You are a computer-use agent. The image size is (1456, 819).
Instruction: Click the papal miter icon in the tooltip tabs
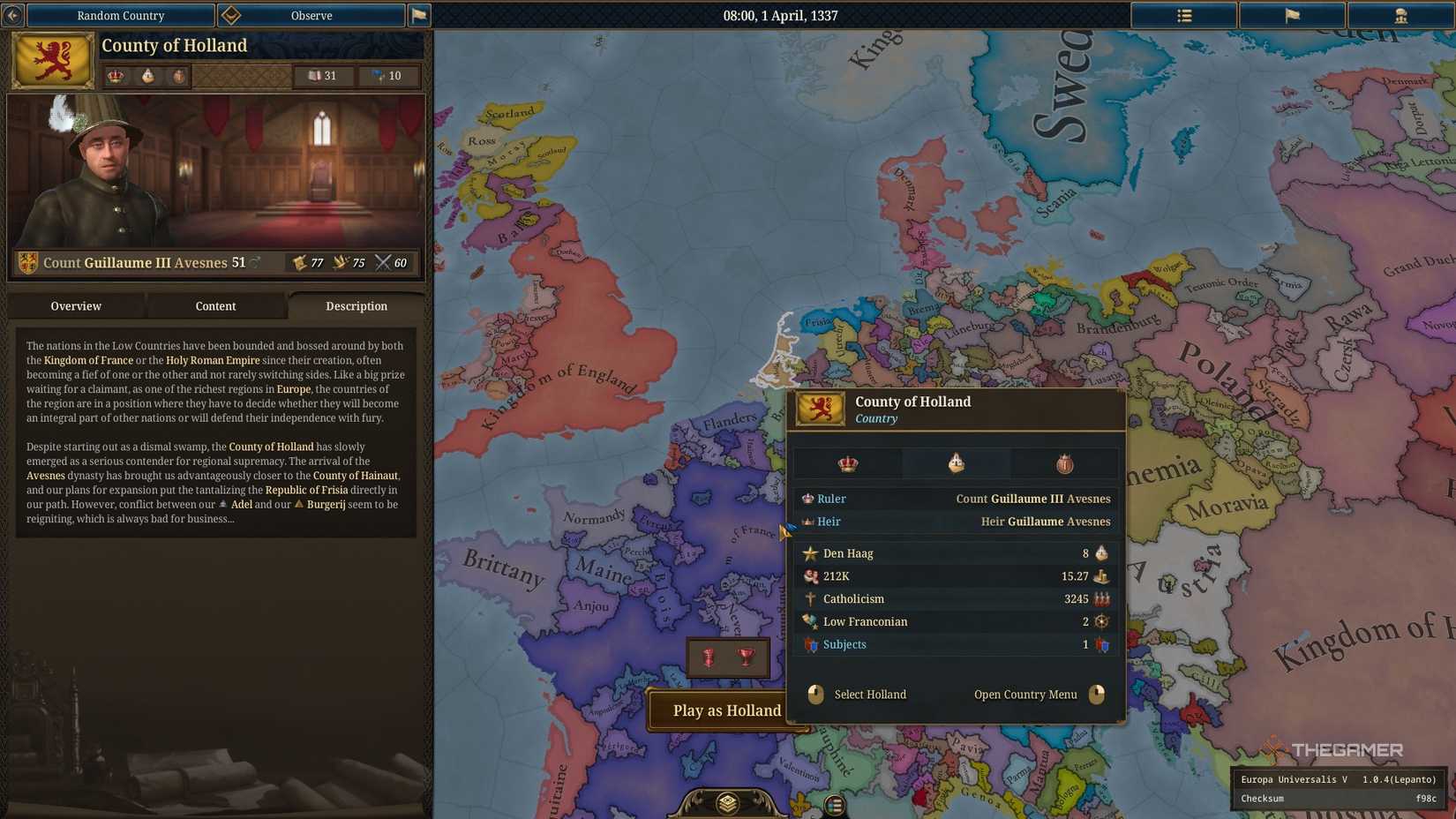[x=956, y=463]
